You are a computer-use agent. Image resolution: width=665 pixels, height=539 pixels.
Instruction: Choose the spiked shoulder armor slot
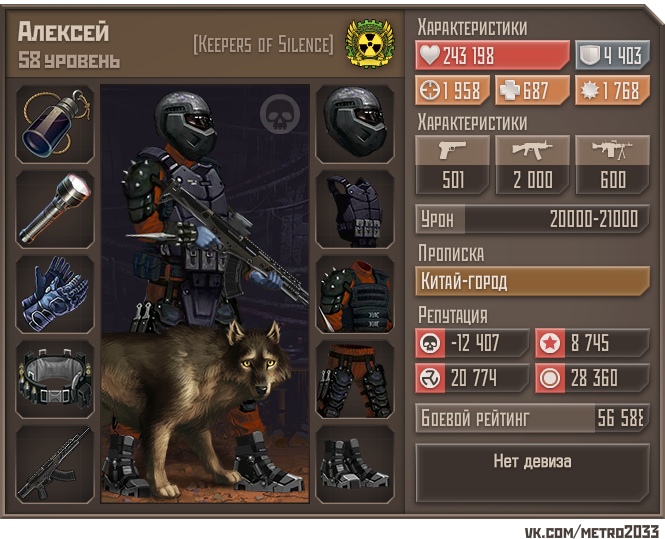(355, 293)
